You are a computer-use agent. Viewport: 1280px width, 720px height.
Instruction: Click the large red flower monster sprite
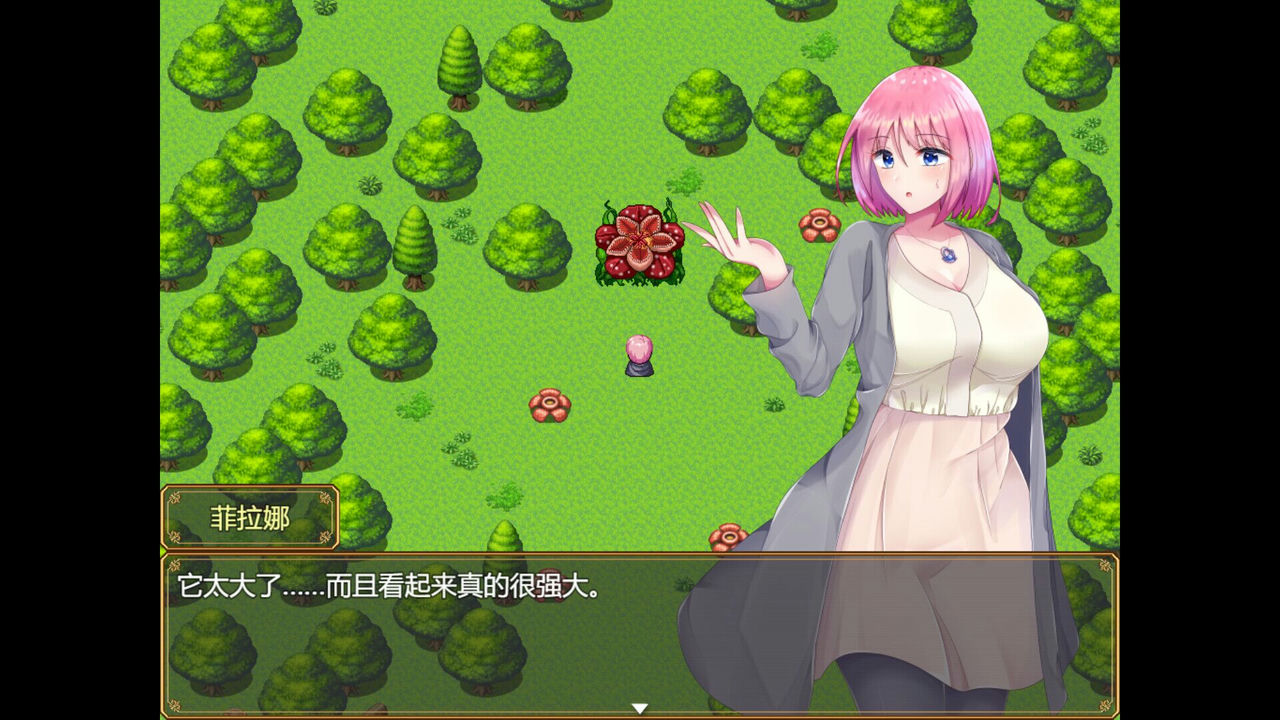pyautogui.click(x=638, y=243)
